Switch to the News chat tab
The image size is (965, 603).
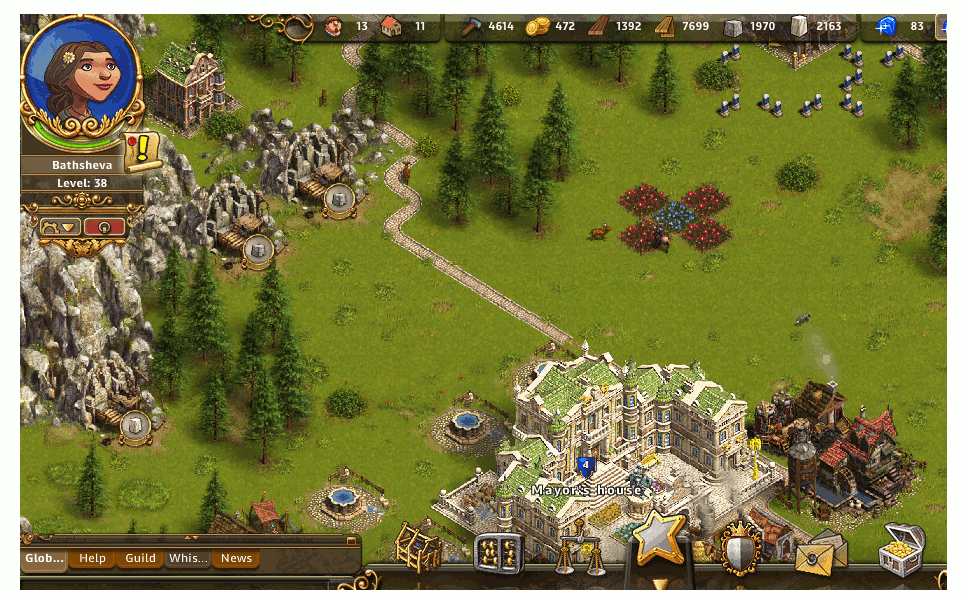tap(236, 558)
